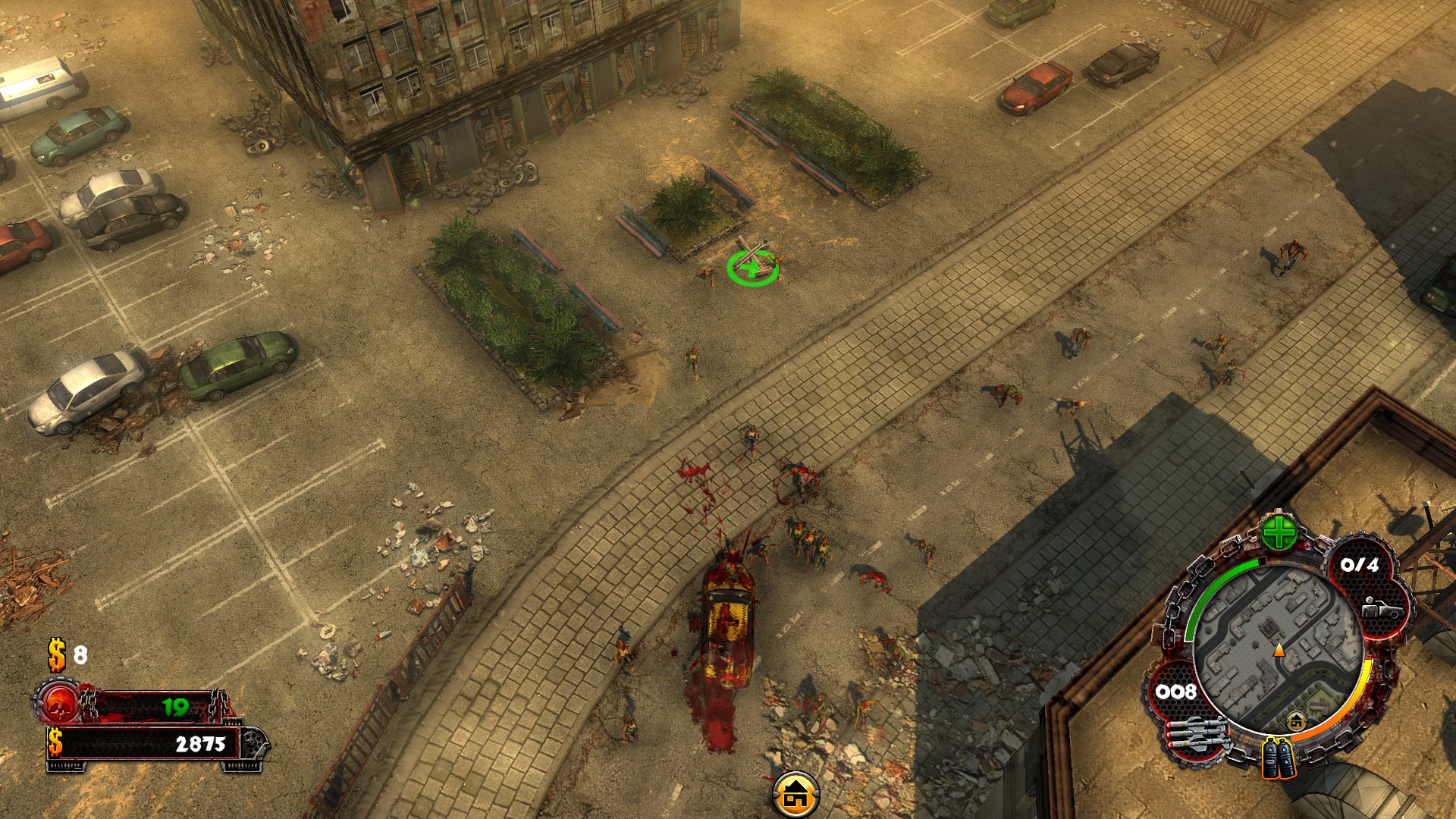The height and width of the screenshot is (819, 1456).
Task: Click the missiles weapon icon on the minimap
Action: pos(1196,735)
